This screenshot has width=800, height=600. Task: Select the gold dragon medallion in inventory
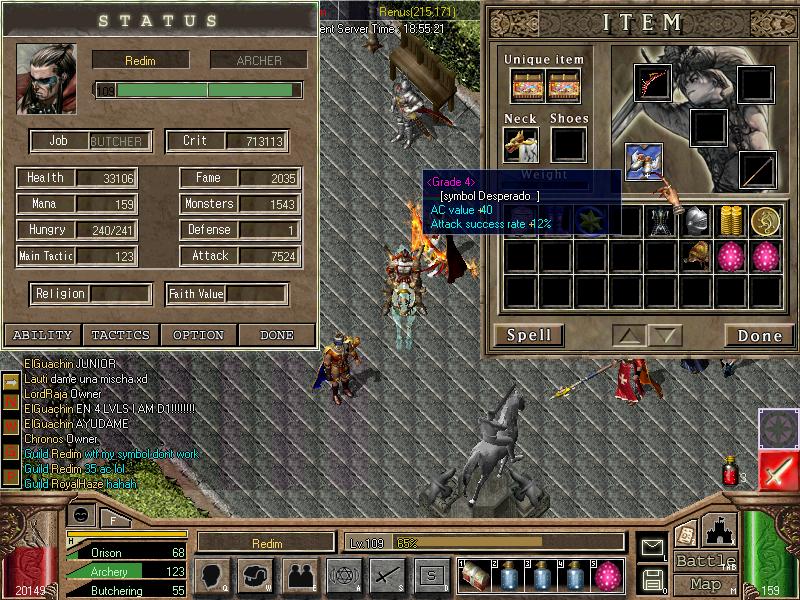[x=766, y=222]
